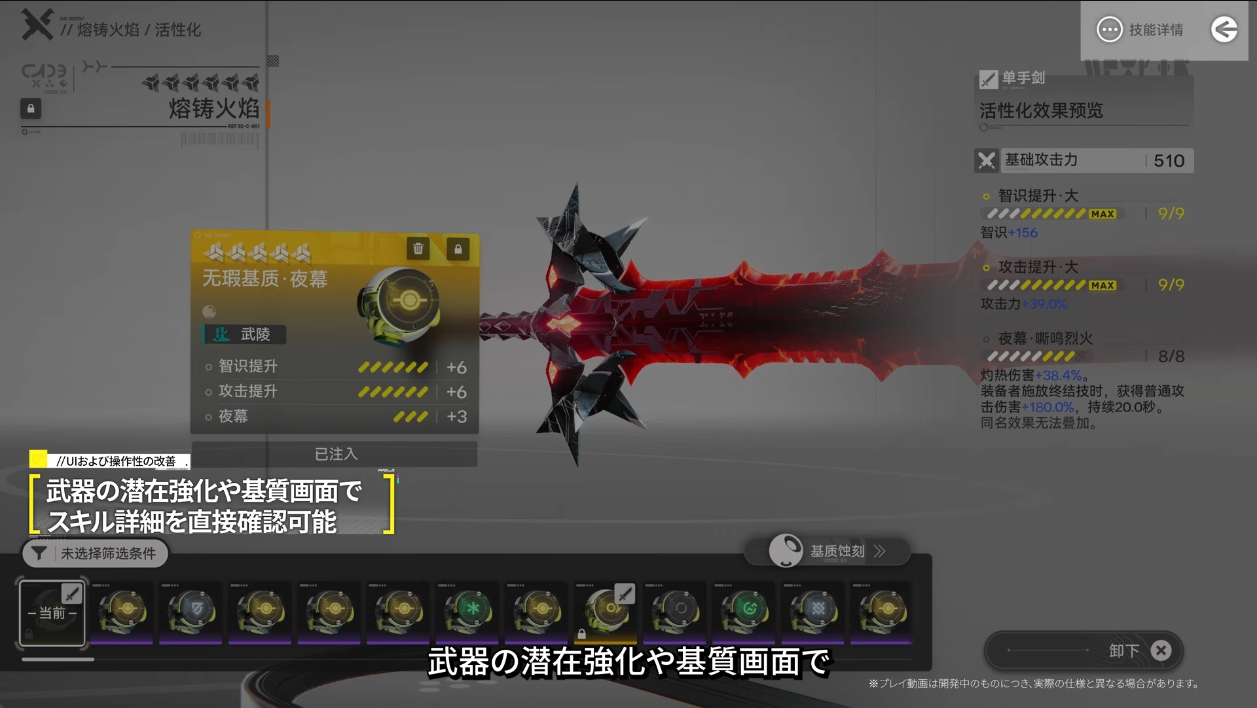
Task: Click the 已注入 infused button
Action: click(x=335, y=454)
